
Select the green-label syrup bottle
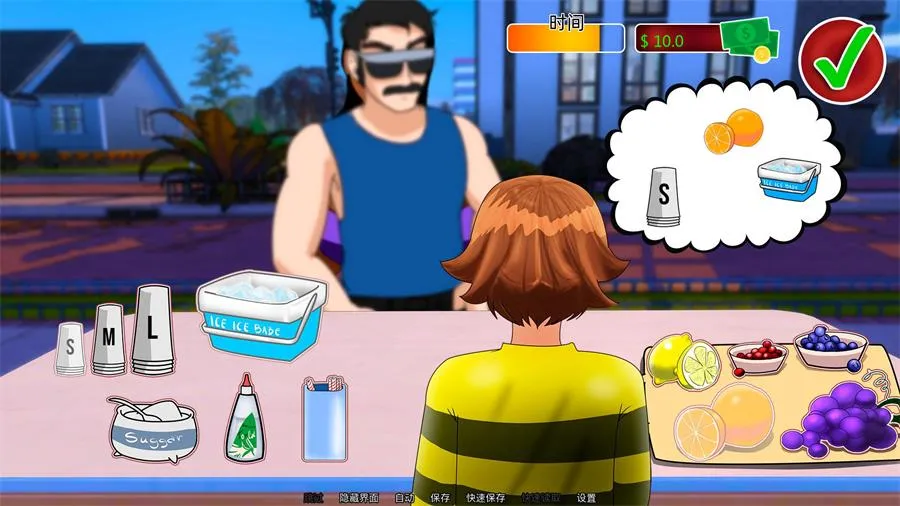245,420
